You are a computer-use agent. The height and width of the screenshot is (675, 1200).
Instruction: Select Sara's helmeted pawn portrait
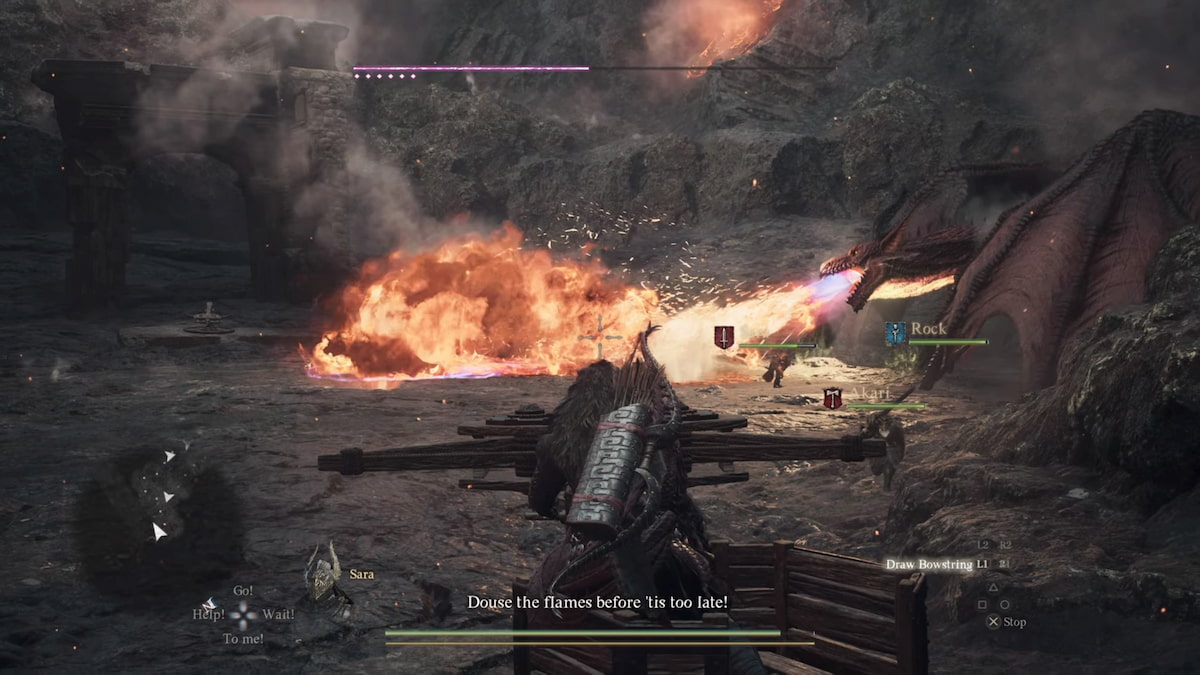[x=322, y=573]
